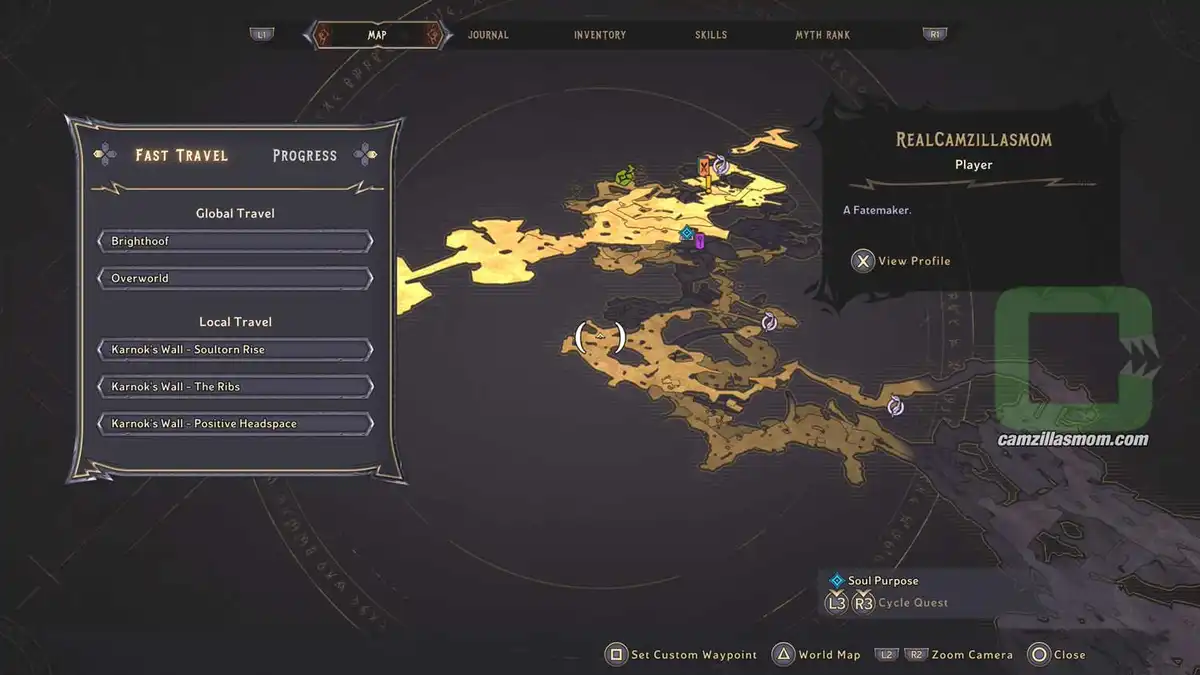Fast travel to Brighthoof
This screenshot has height=675, width=1200.
pos(236,242)
